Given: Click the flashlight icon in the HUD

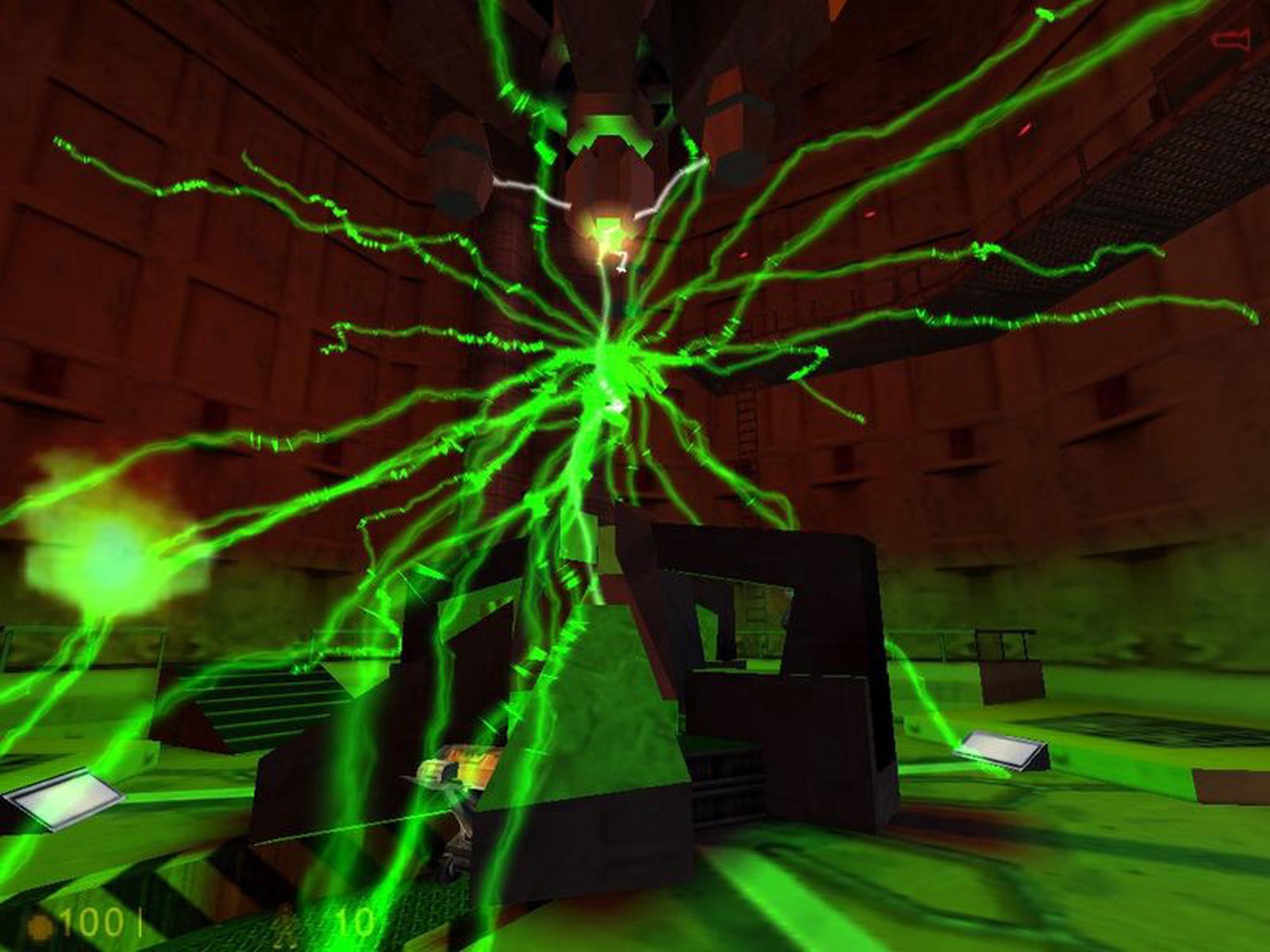Looking at the screenshot, I should (1231, 41).
